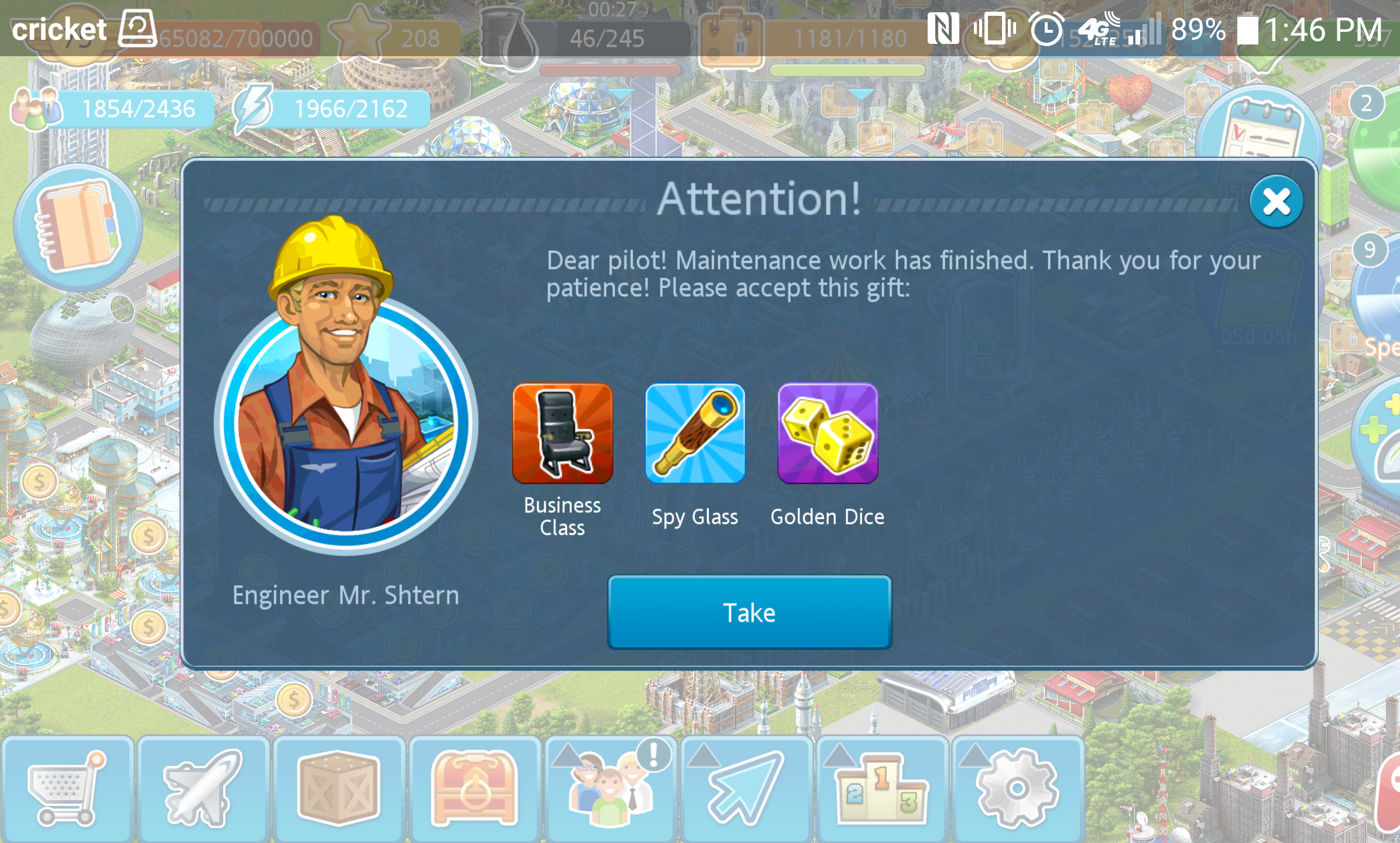This screenshot has width=1400, height=843.
Task: Select the Spy Glass gift icon
Action: pos(695,434)
